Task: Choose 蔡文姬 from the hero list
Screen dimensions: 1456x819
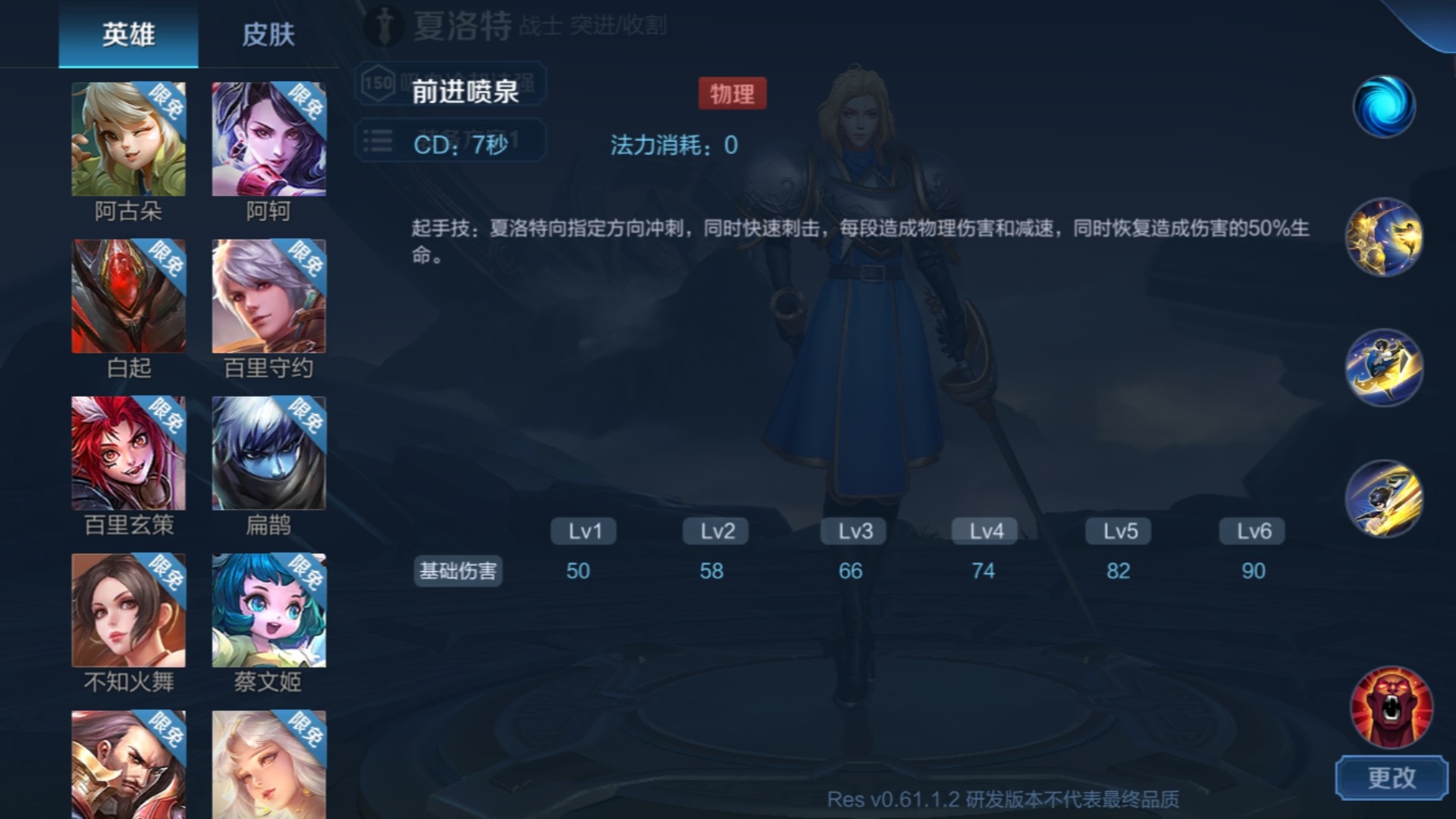Action: (268, 609)
